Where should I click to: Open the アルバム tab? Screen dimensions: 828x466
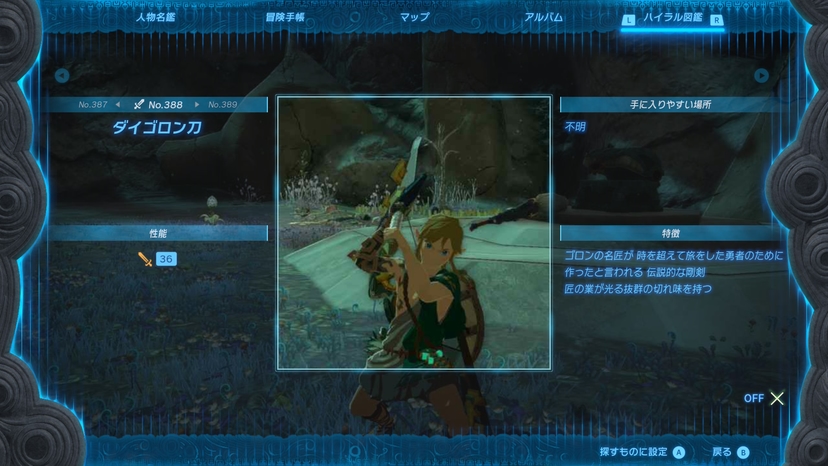543,17
